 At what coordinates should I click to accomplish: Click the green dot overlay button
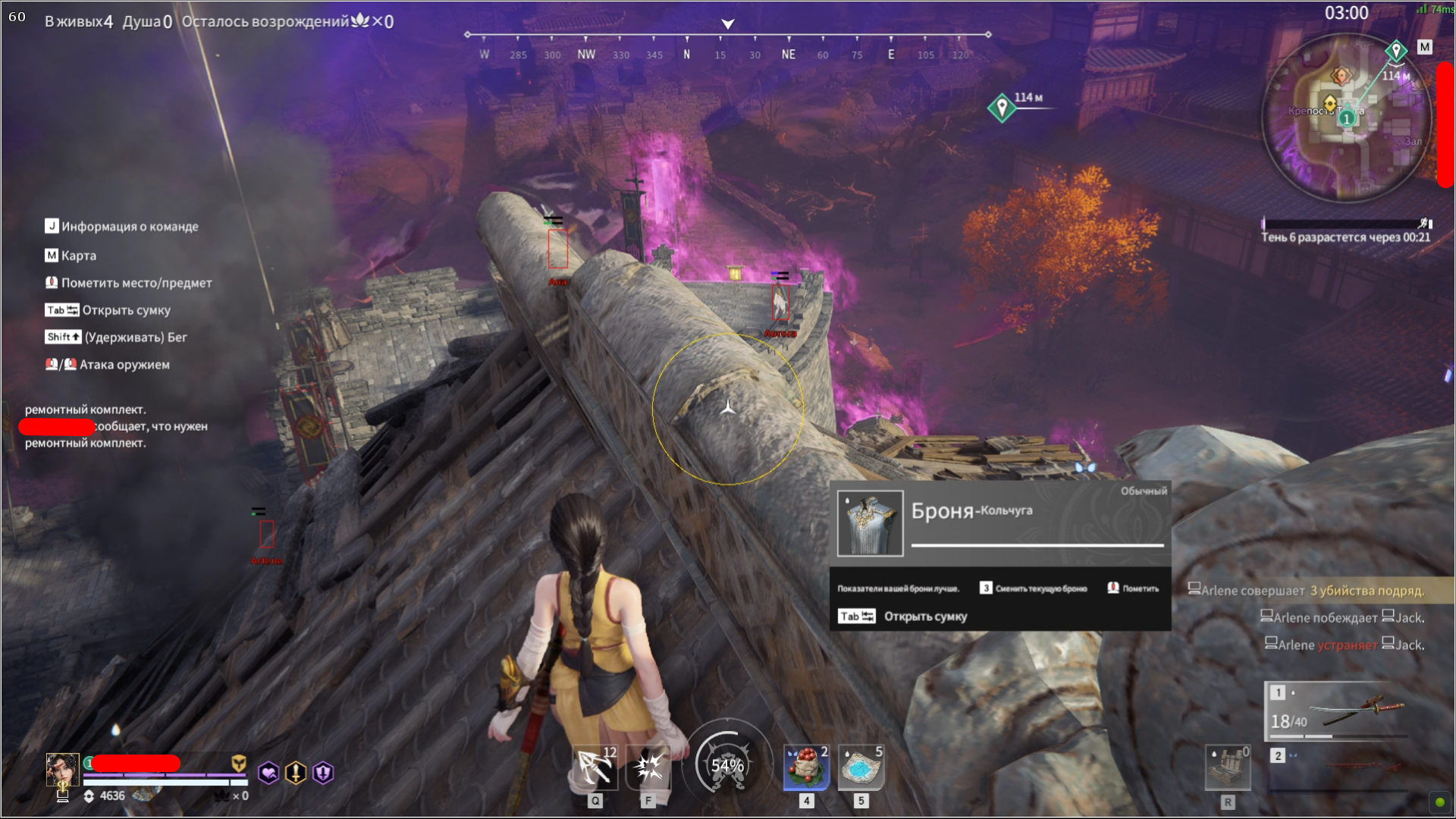click(1439, 802)
